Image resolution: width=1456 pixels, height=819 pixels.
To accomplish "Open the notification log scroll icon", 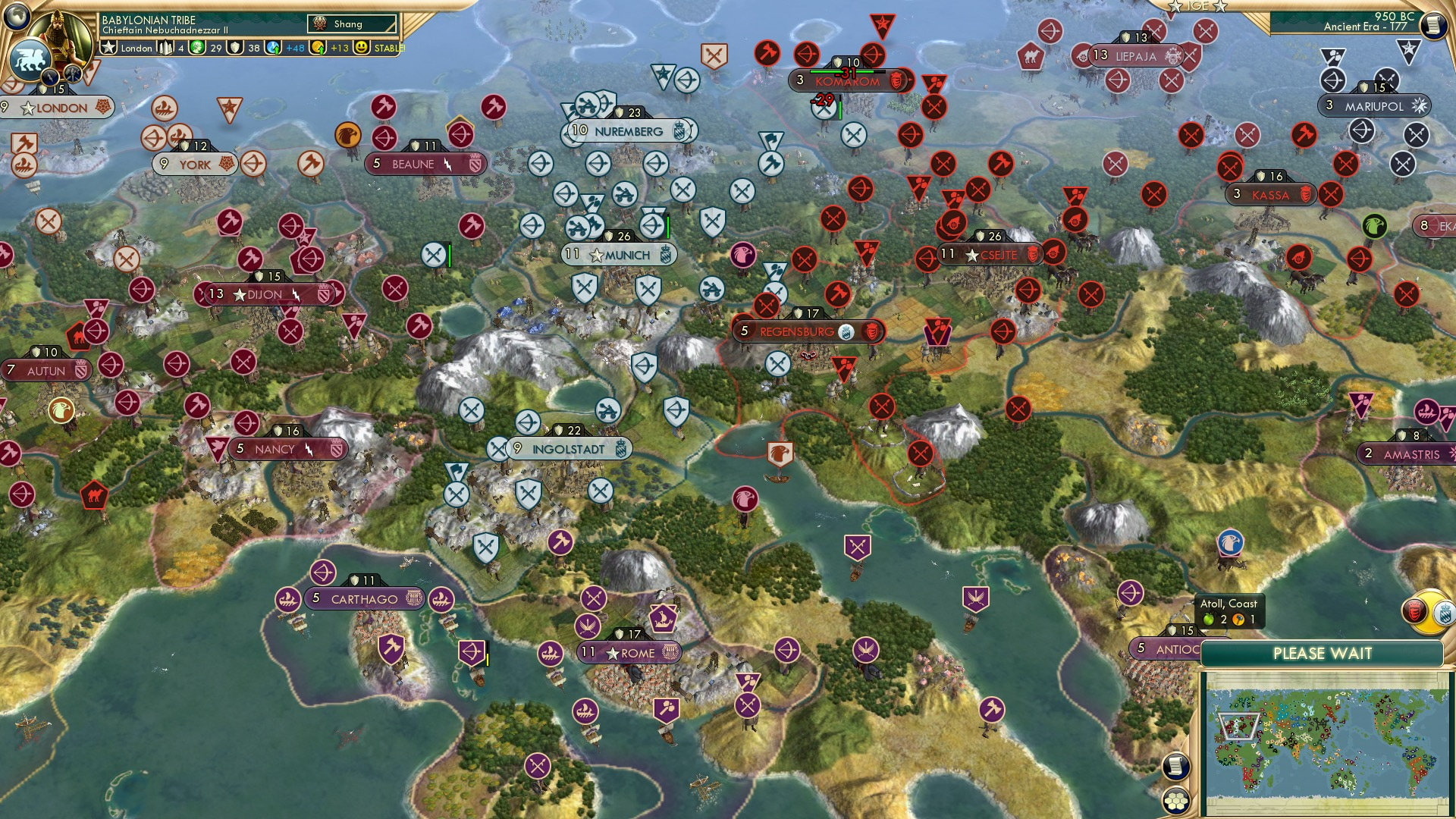I will pyautogui.click(x=1433, y=24).
